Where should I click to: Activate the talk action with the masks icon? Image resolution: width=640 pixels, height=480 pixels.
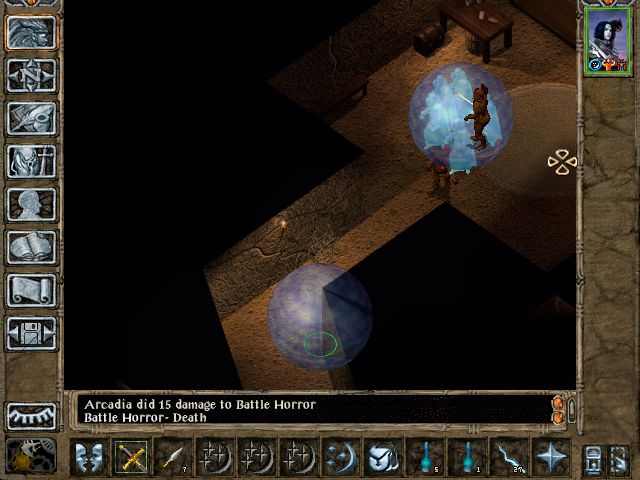click(90, 458)
